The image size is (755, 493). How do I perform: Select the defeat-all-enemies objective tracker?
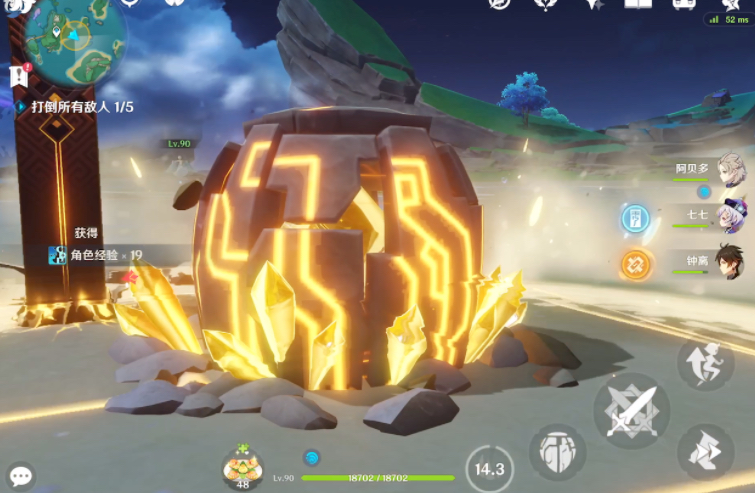[82, 106]
